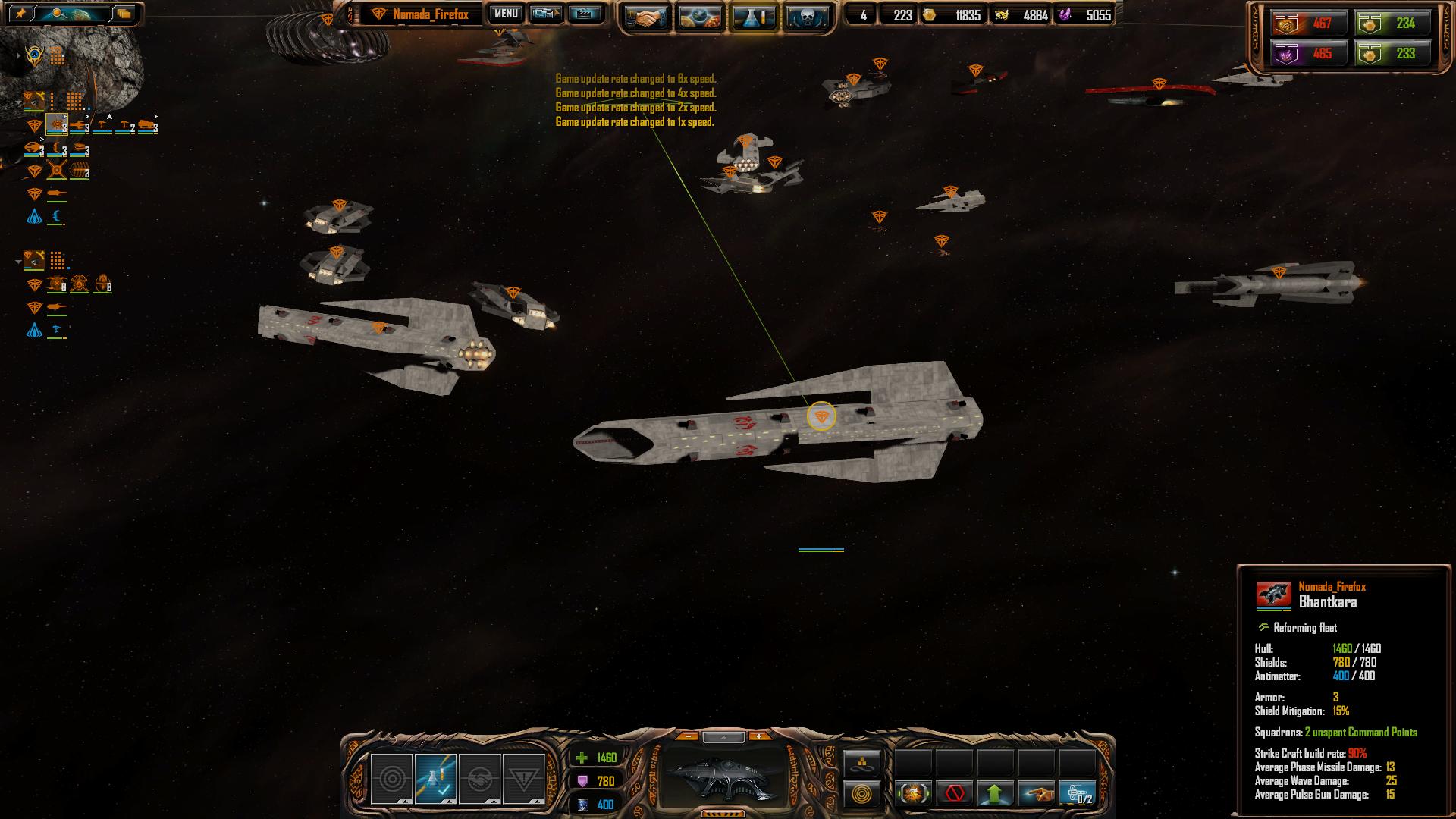The width and height of the screenshot is (1456, 819).
Task: Click the cinematic clapperboard button
Action: [x=583, y=14]
